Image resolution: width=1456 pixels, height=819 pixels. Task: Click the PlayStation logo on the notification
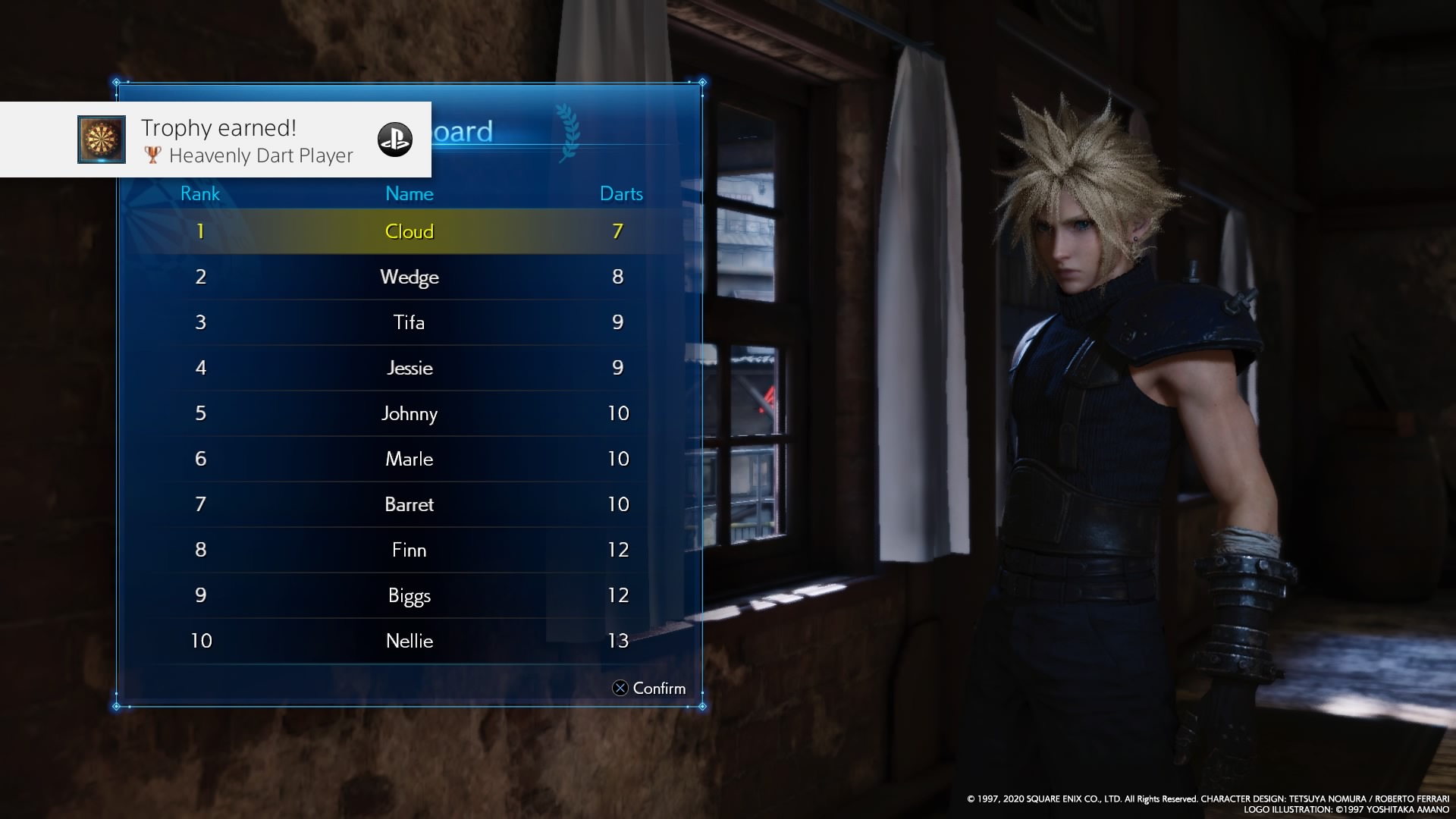coord(394,140)
